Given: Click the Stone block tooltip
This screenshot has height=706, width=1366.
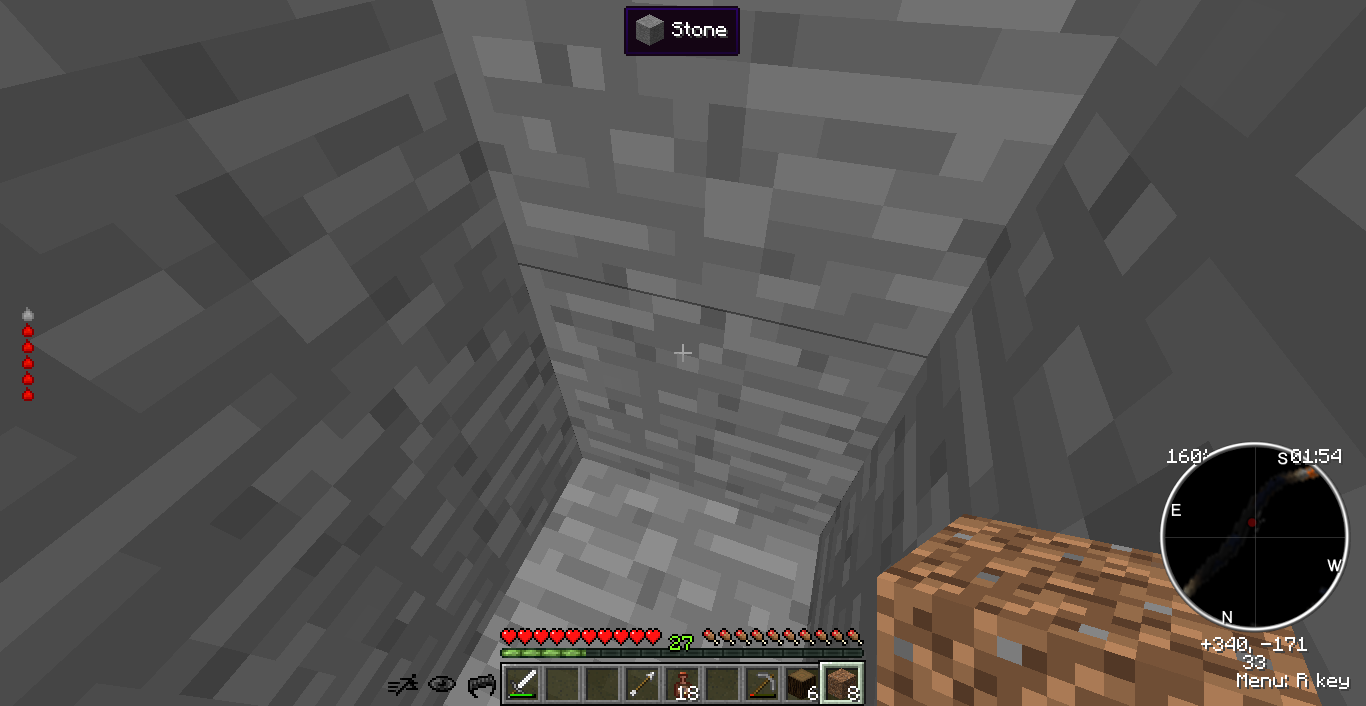Looking at the screenshot, I should [x=682, y=31].
